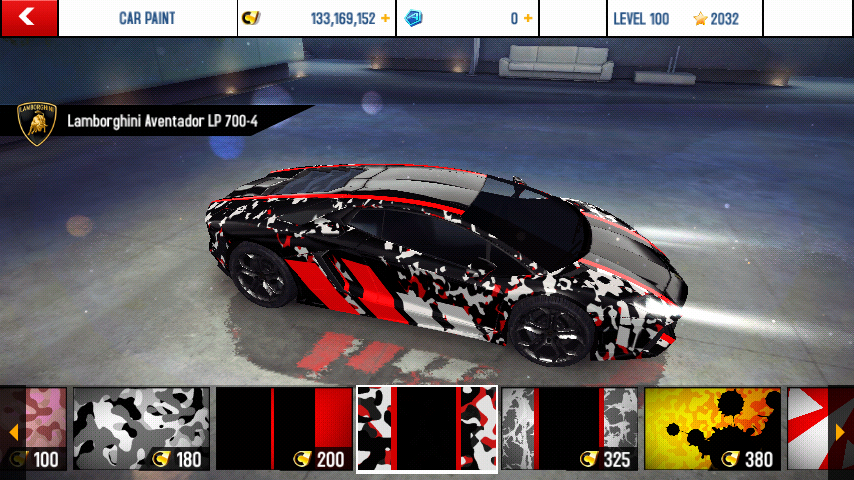Select the highlighted red-black camo stripe decal
This screenshot has width=854, height=480.
(x=427, y=429)
